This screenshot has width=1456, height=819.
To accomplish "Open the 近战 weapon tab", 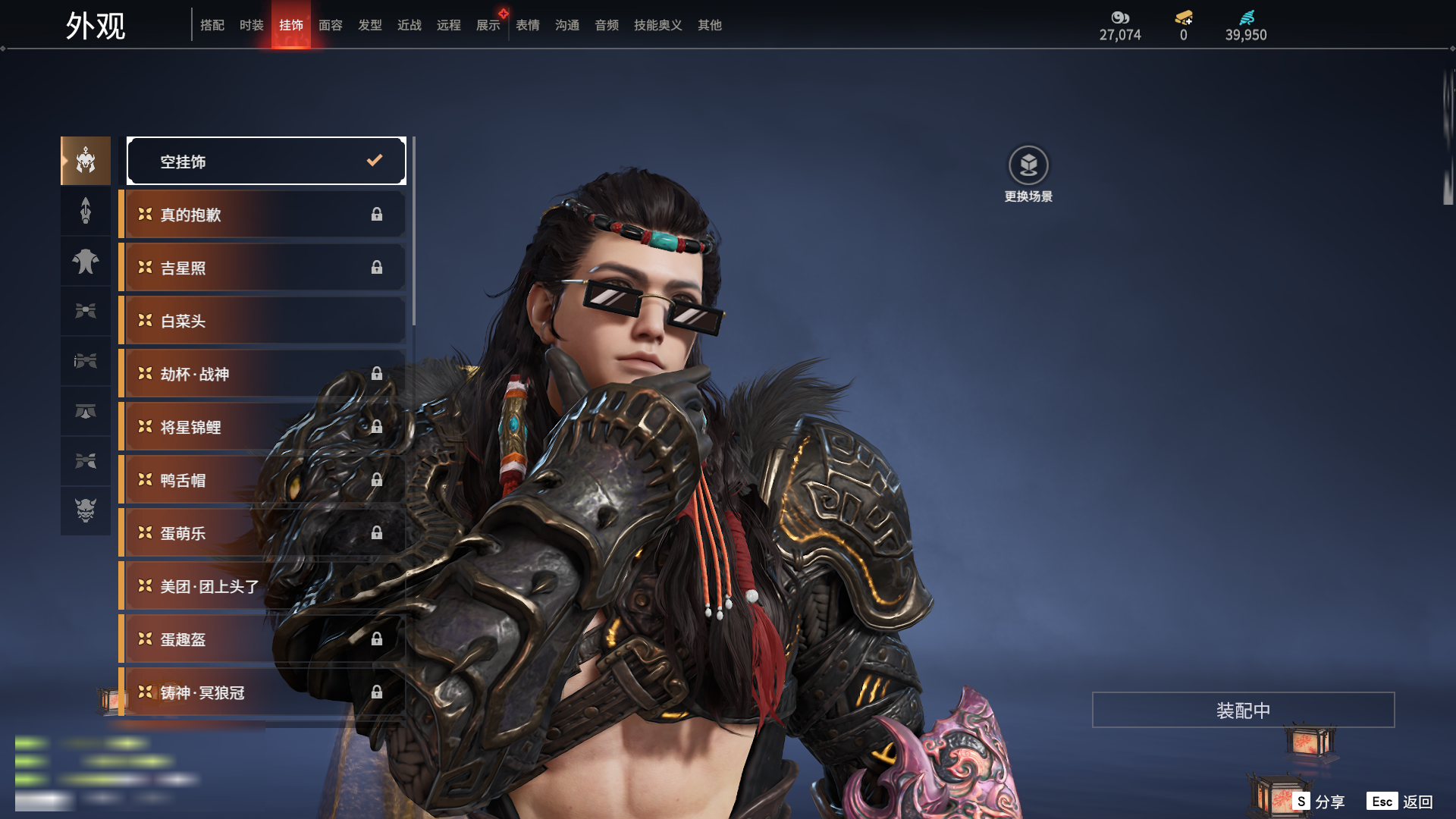I will [x=409, y=25].
